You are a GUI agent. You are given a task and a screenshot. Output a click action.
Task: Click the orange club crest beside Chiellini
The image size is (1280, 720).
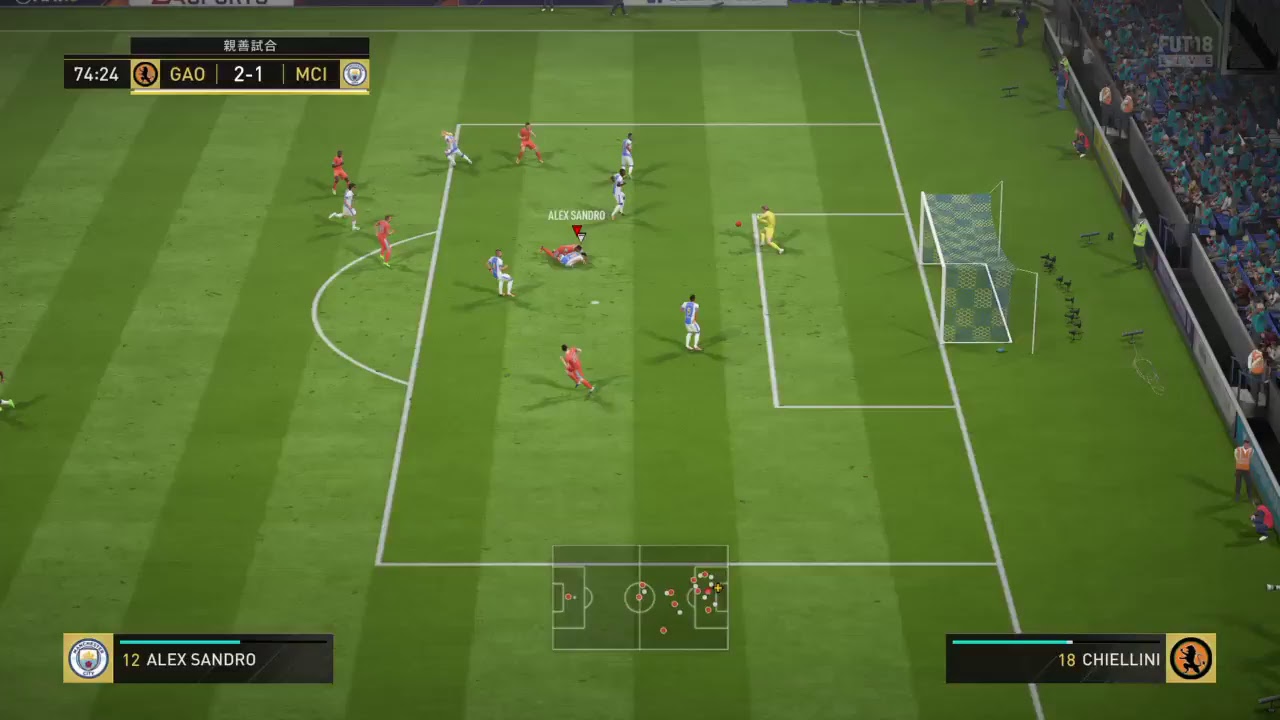pyautogui.click(x=1191, y=659)
